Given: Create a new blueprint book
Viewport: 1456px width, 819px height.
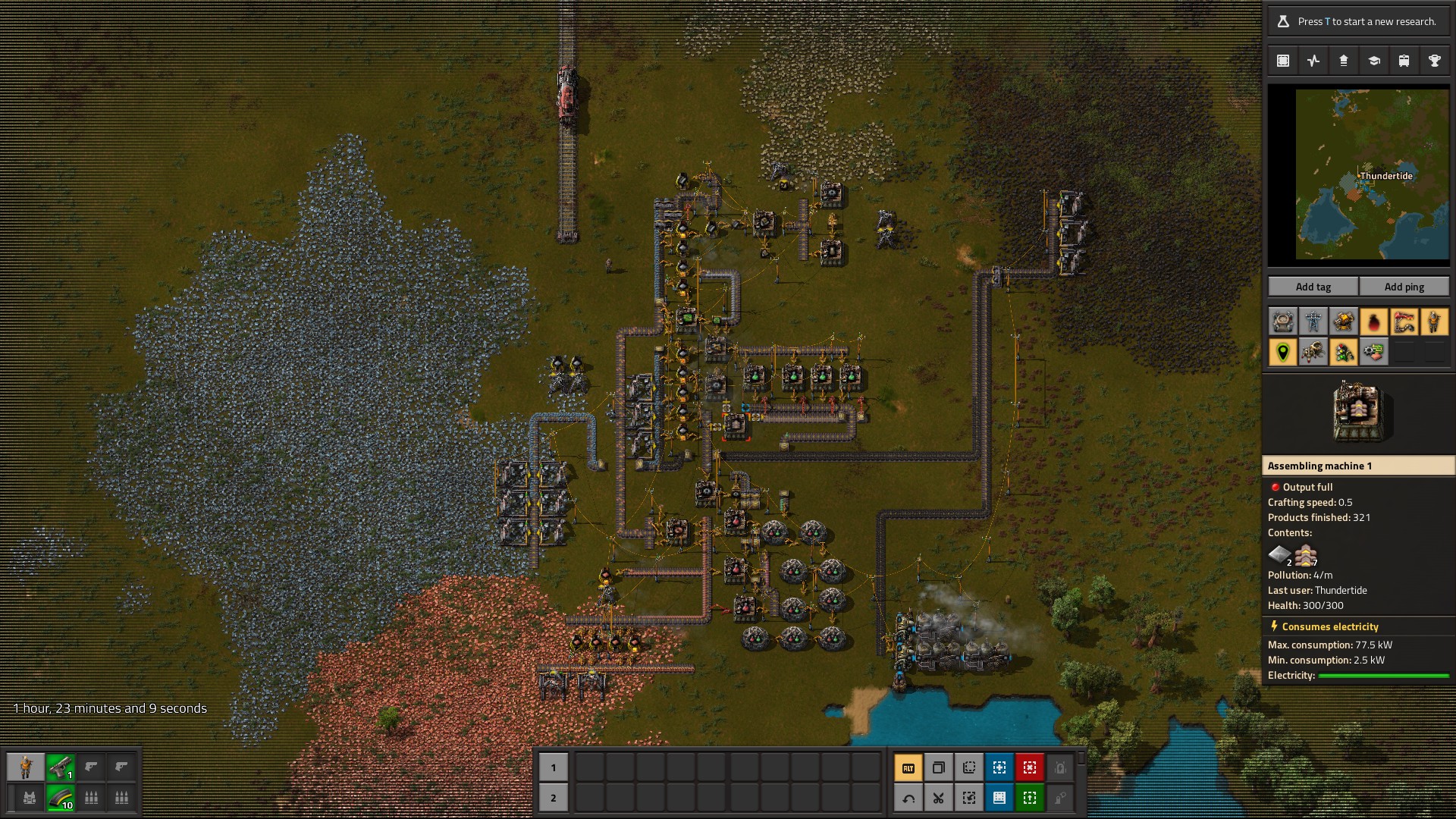Looking at the screenshot, I should pyautogui.click(x=999, y=798).
